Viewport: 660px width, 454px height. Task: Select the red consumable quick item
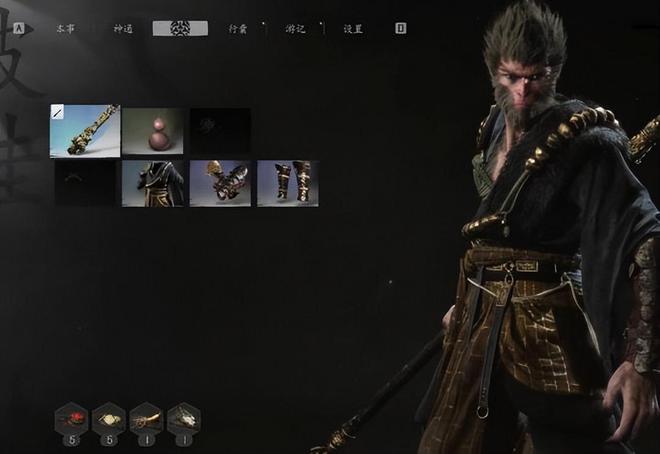pos(71,417)
